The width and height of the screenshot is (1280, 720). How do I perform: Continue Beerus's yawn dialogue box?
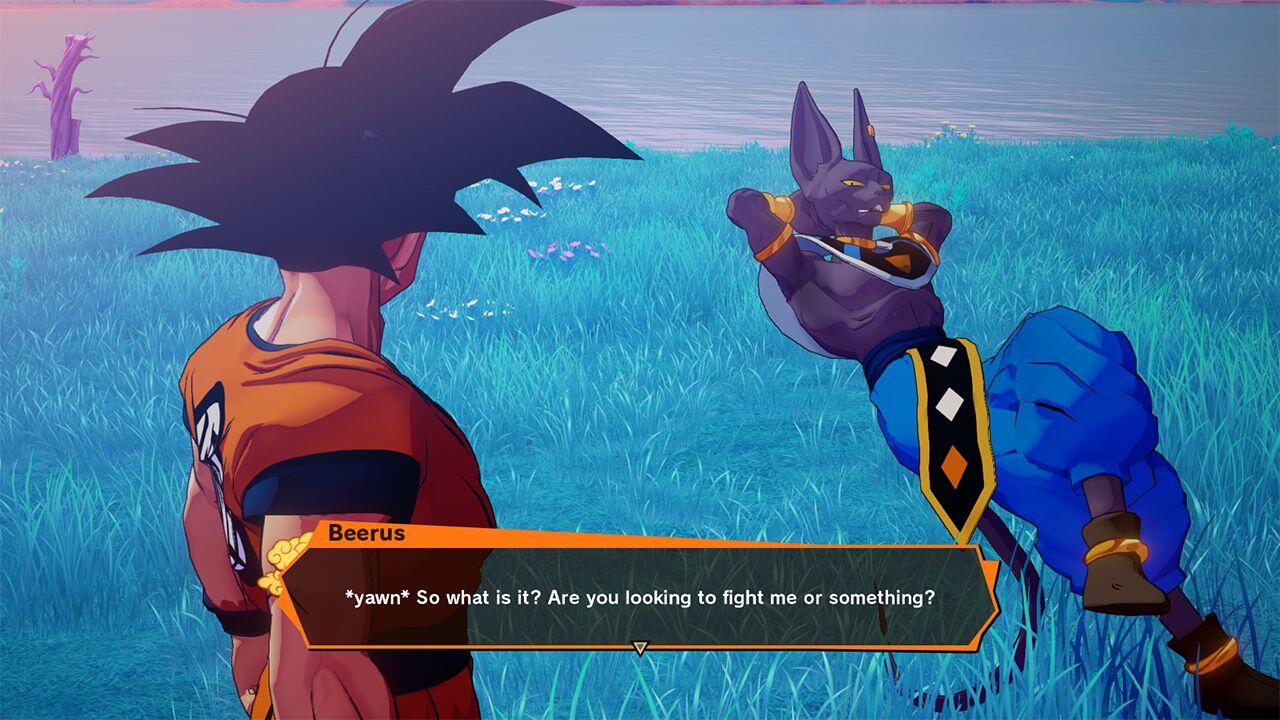click(640, 598)
